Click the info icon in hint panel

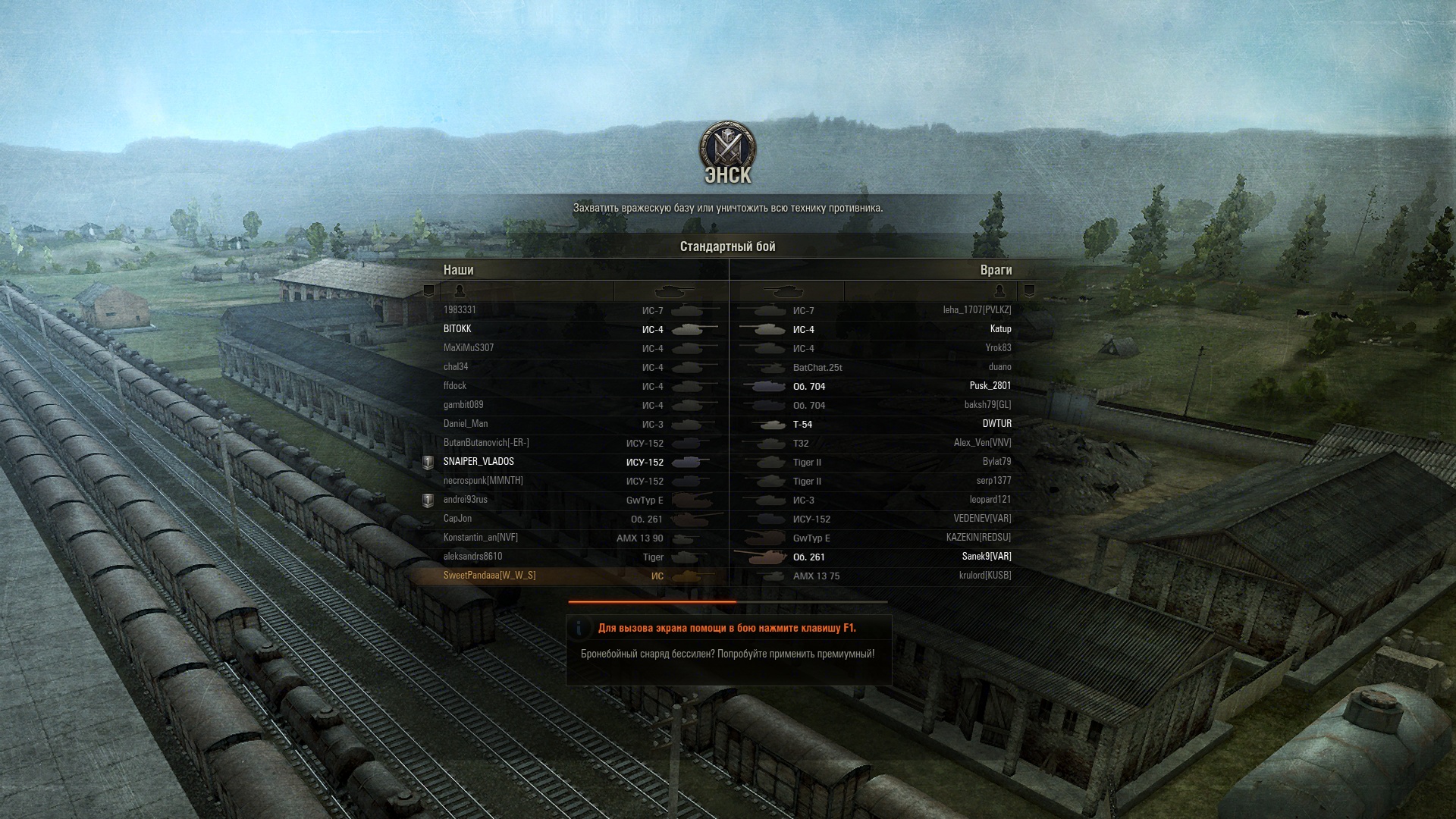point(580,628)
